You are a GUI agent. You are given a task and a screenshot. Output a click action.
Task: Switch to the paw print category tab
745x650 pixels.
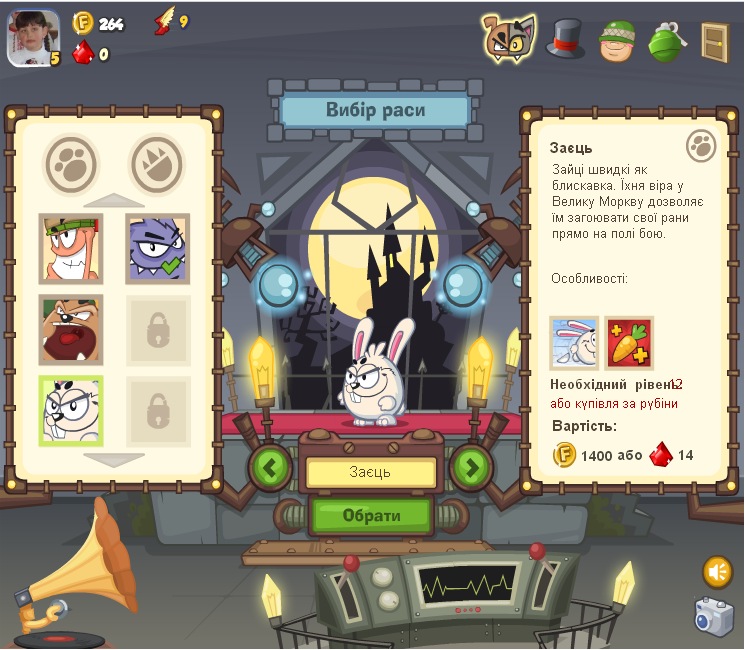click(70, 163)
